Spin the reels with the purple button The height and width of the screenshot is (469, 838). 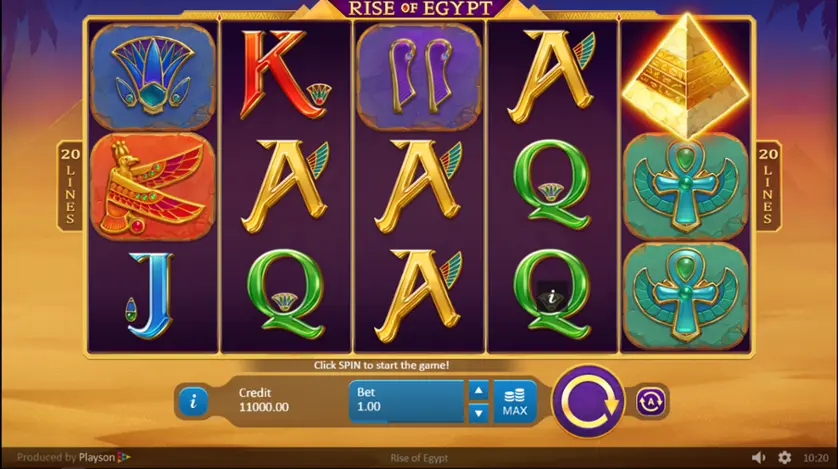click(589, 402)
